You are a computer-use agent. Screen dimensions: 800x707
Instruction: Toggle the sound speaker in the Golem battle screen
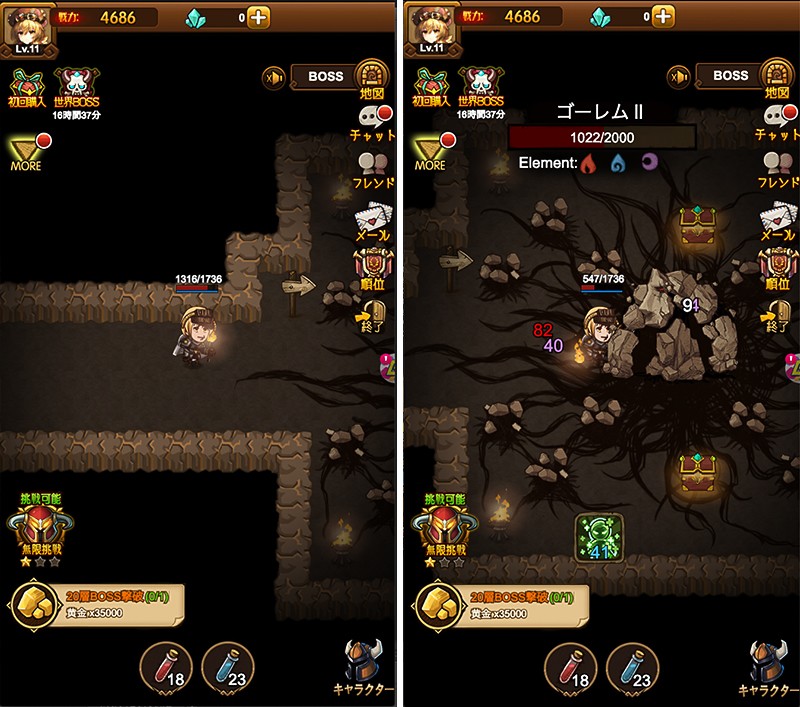pyautogui.click(x=679, y=77)
